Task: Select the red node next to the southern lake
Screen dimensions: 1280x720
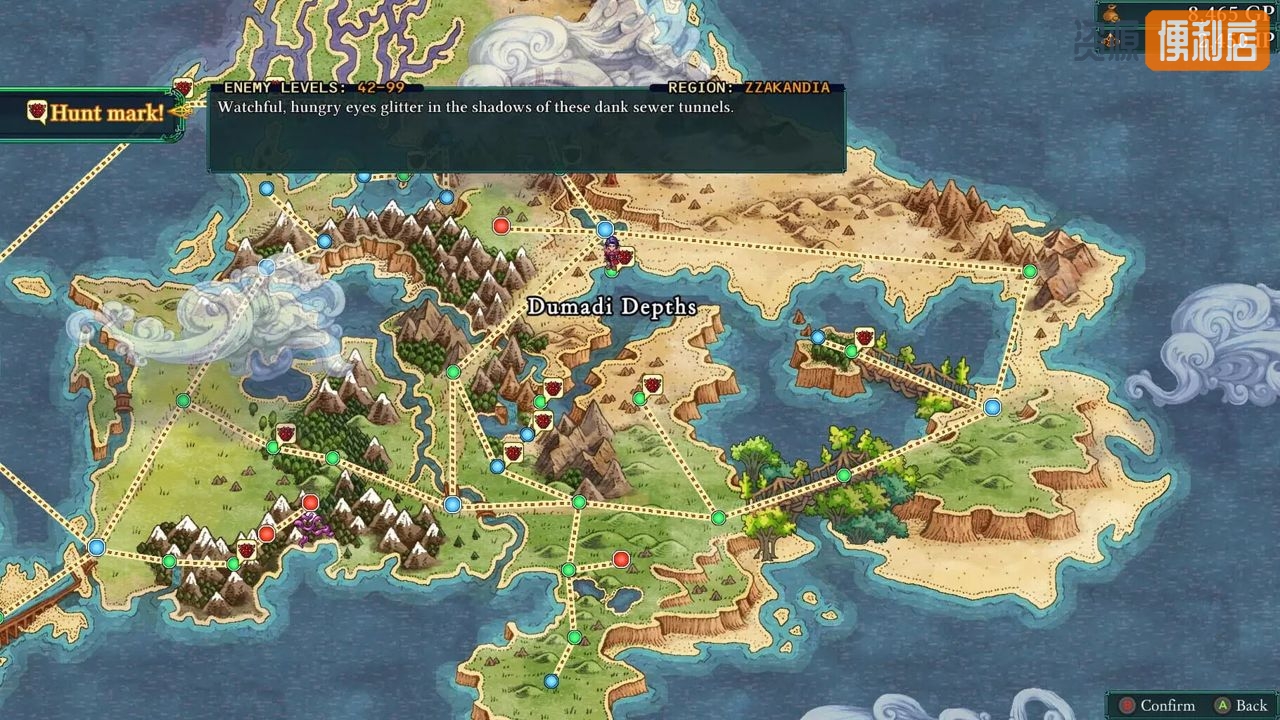Action: (x=621, y=559)
